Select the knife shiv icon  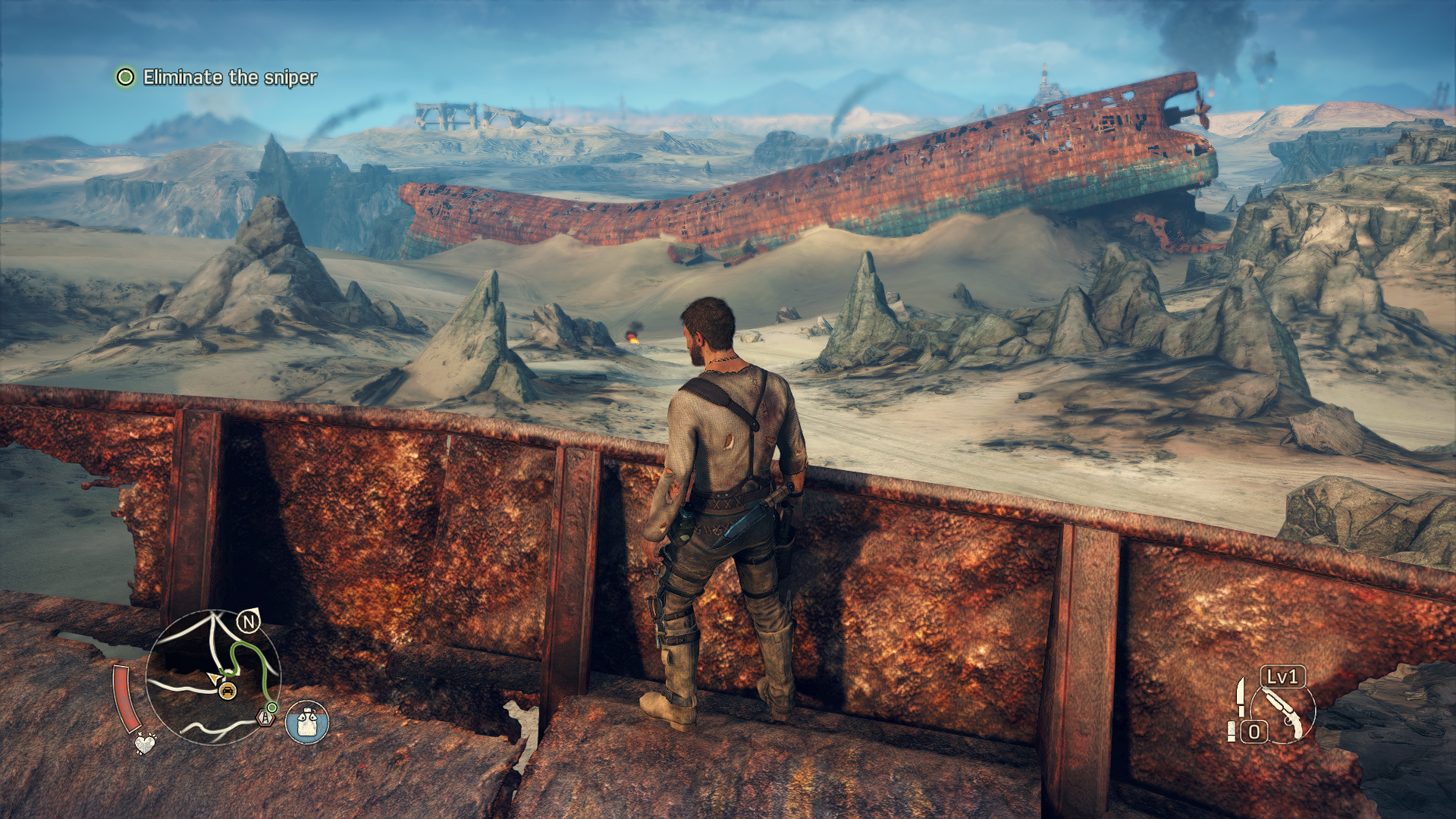(x=1239, y=697)
